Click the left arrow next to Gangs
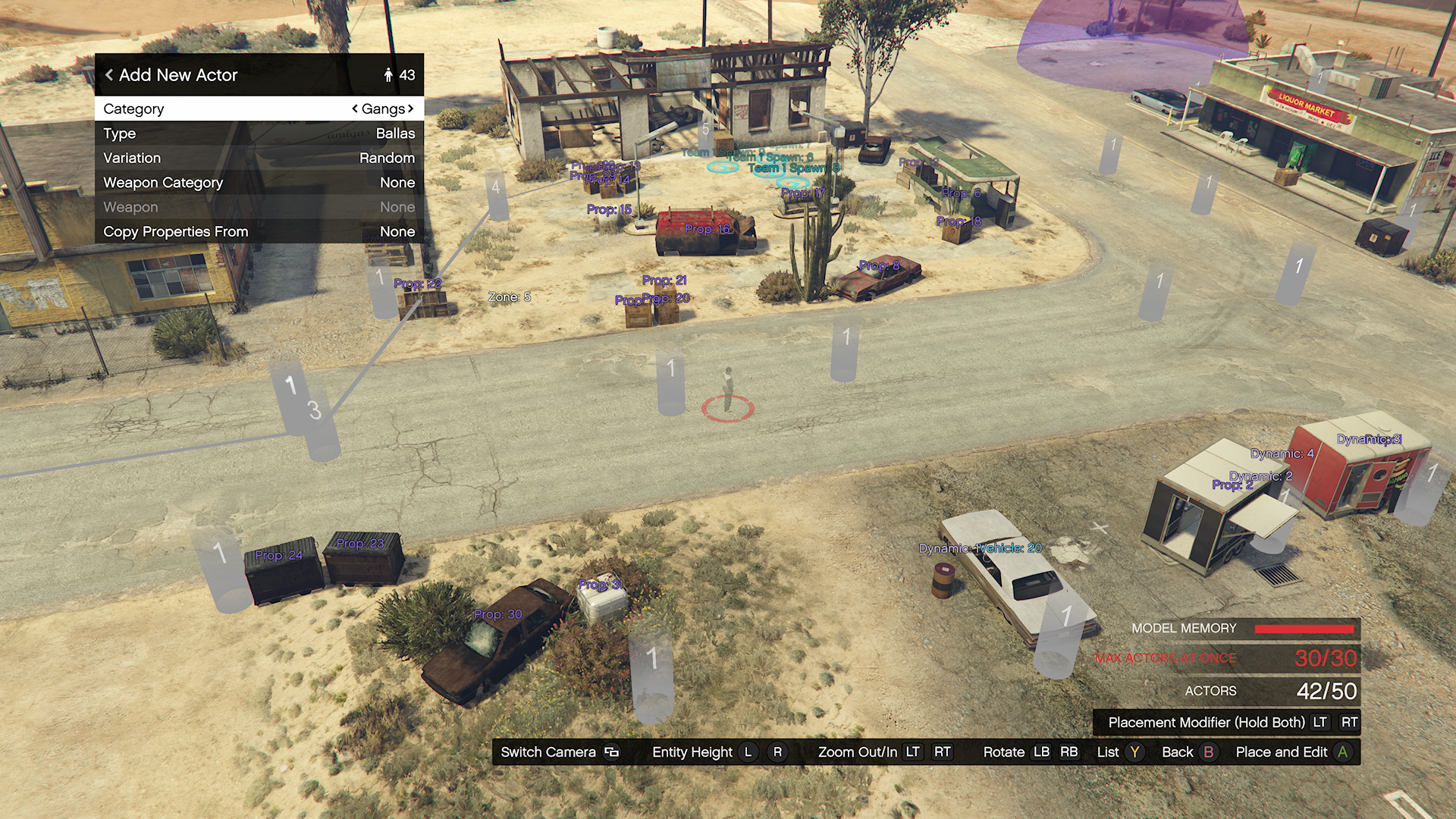This screenshot has width=1456, height=819. pyautogui.click(x=355, y=108)
